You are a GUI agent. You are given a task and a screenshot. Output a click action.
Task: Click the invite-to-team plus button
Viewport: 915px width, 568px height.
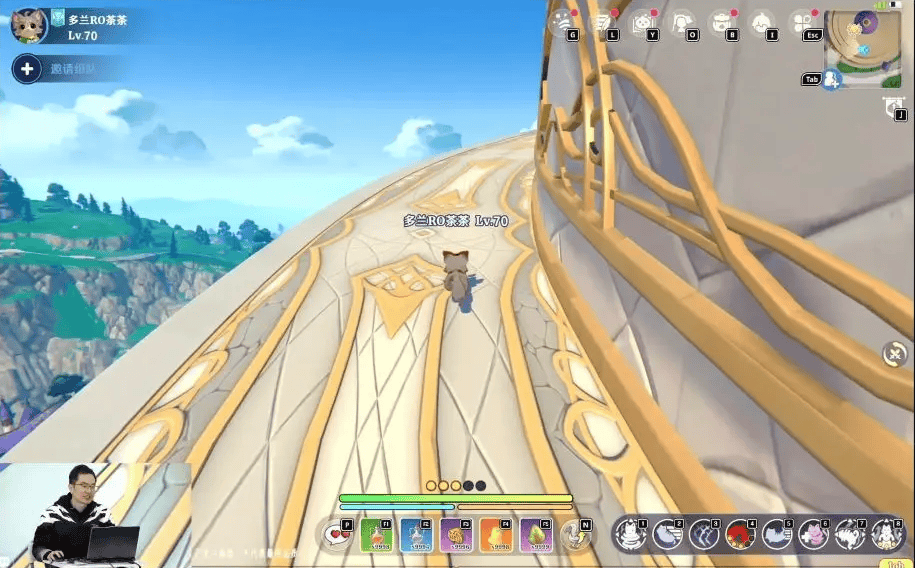(27, 69)
